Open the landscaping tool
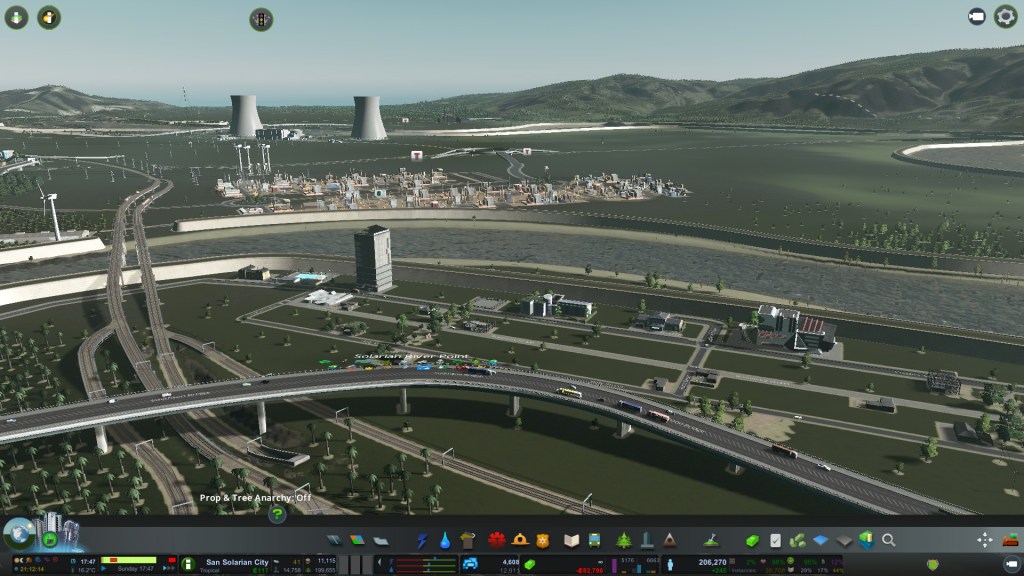Viewport: 1024px width, 576px height. coord(712,540)
